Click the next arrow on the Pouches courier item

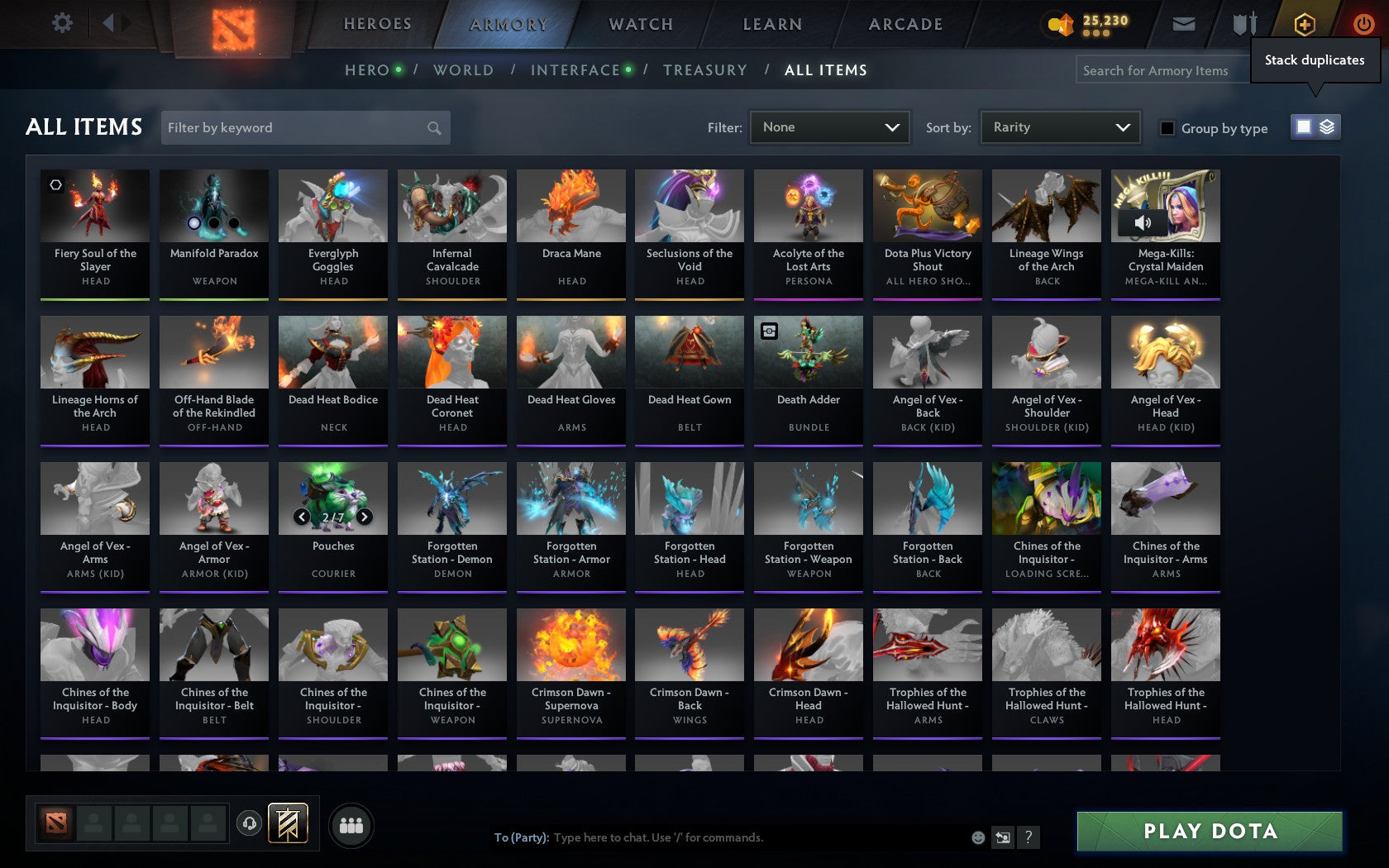click(362, 518)
